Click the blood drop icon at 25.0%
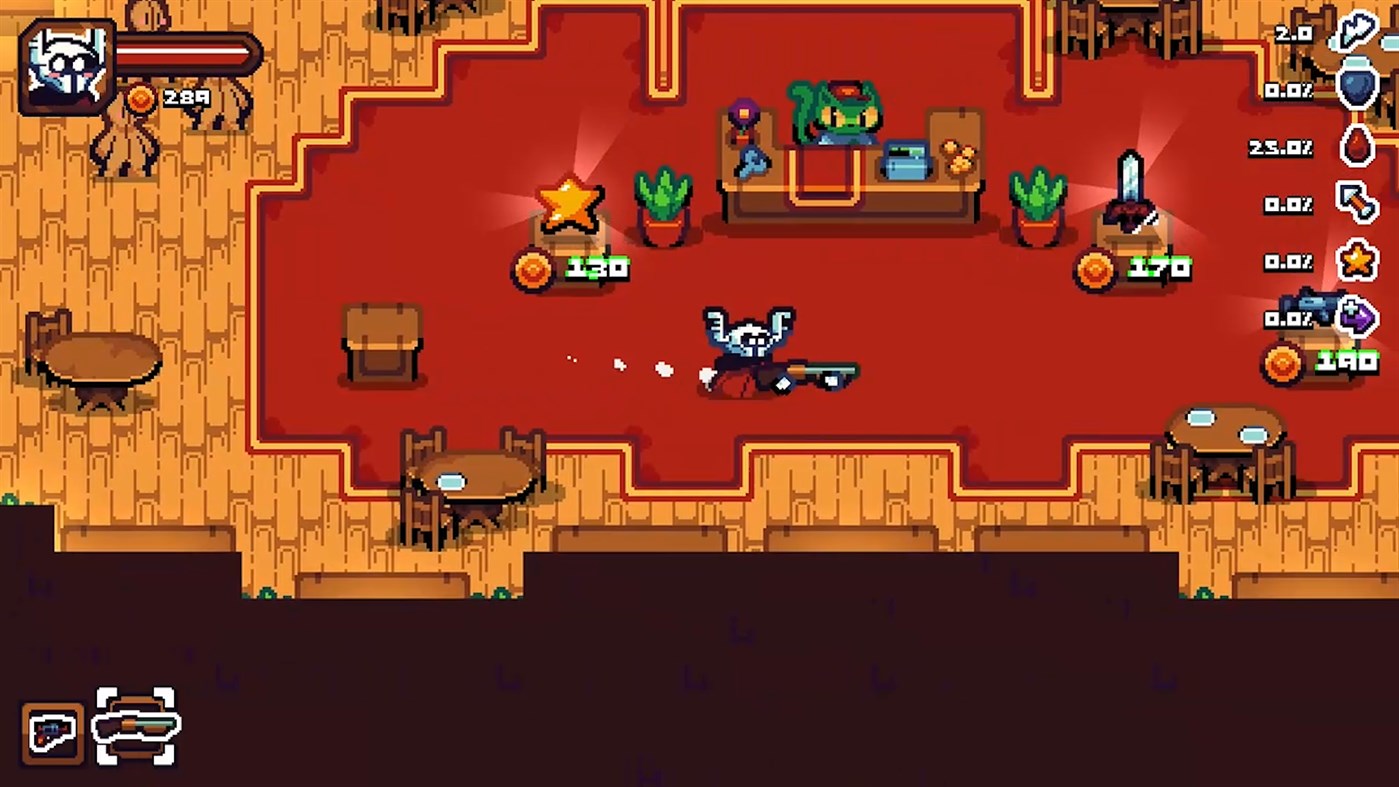1399x787 pixels. pos(1357,147)
